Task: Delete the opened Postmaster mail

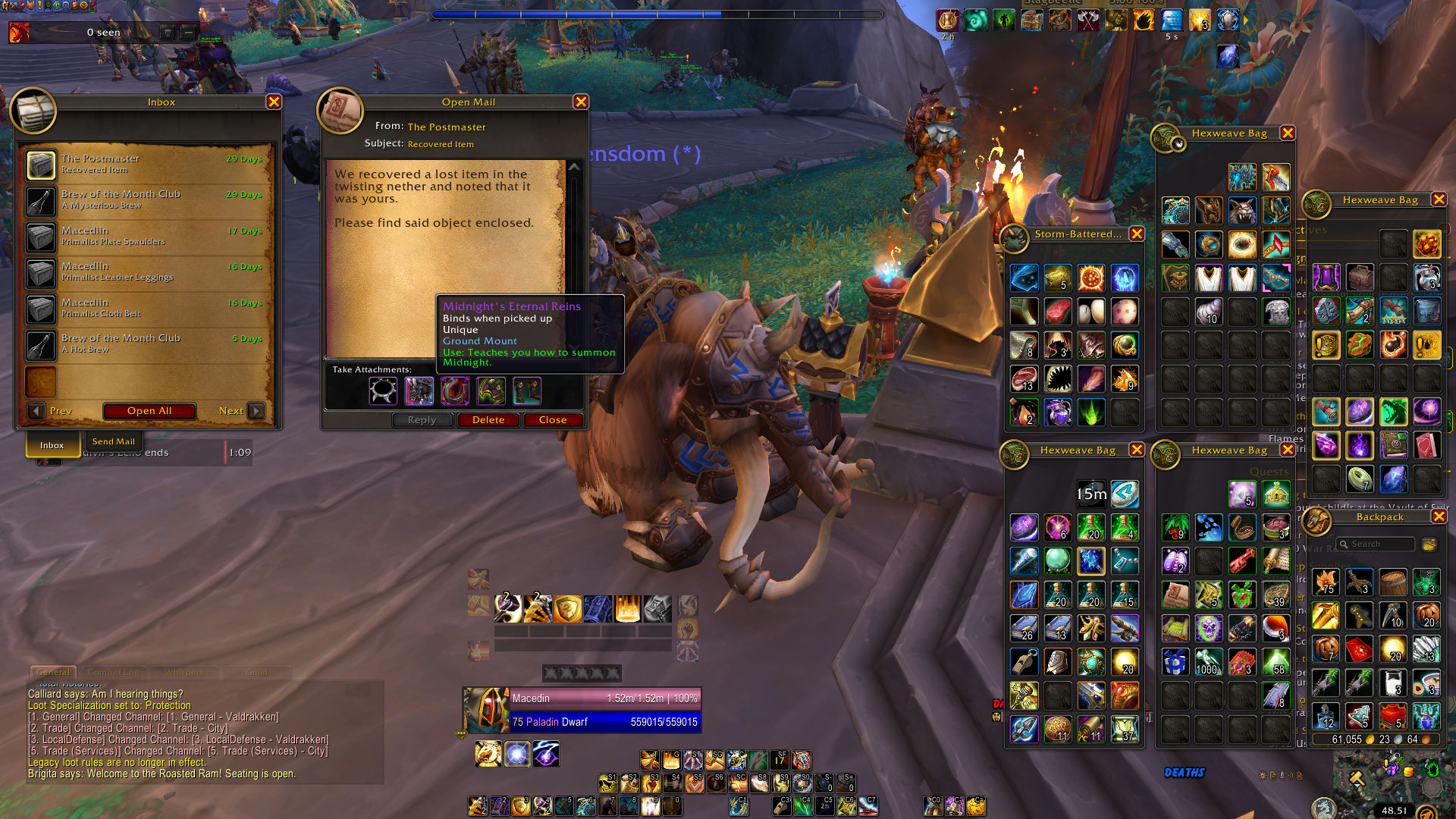Action: 488,420
